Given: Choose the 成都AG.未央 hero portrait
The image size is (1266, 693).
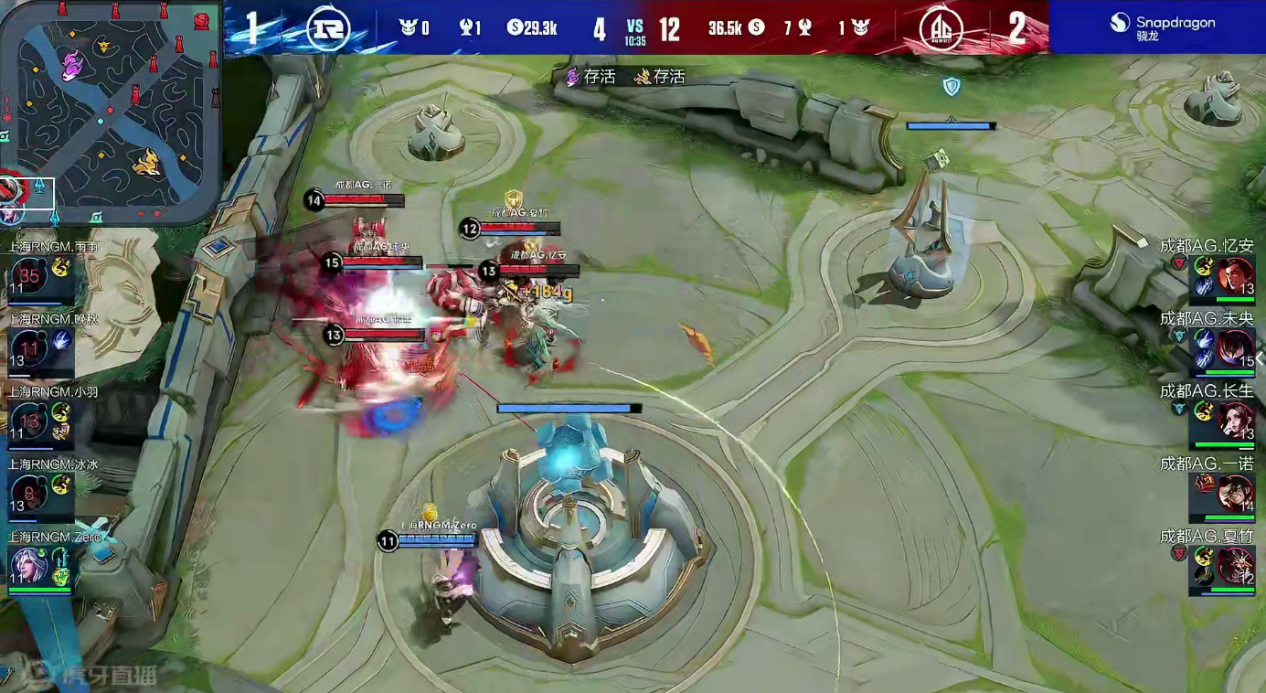Looking at the screenshot, I should coord(1237,347).
